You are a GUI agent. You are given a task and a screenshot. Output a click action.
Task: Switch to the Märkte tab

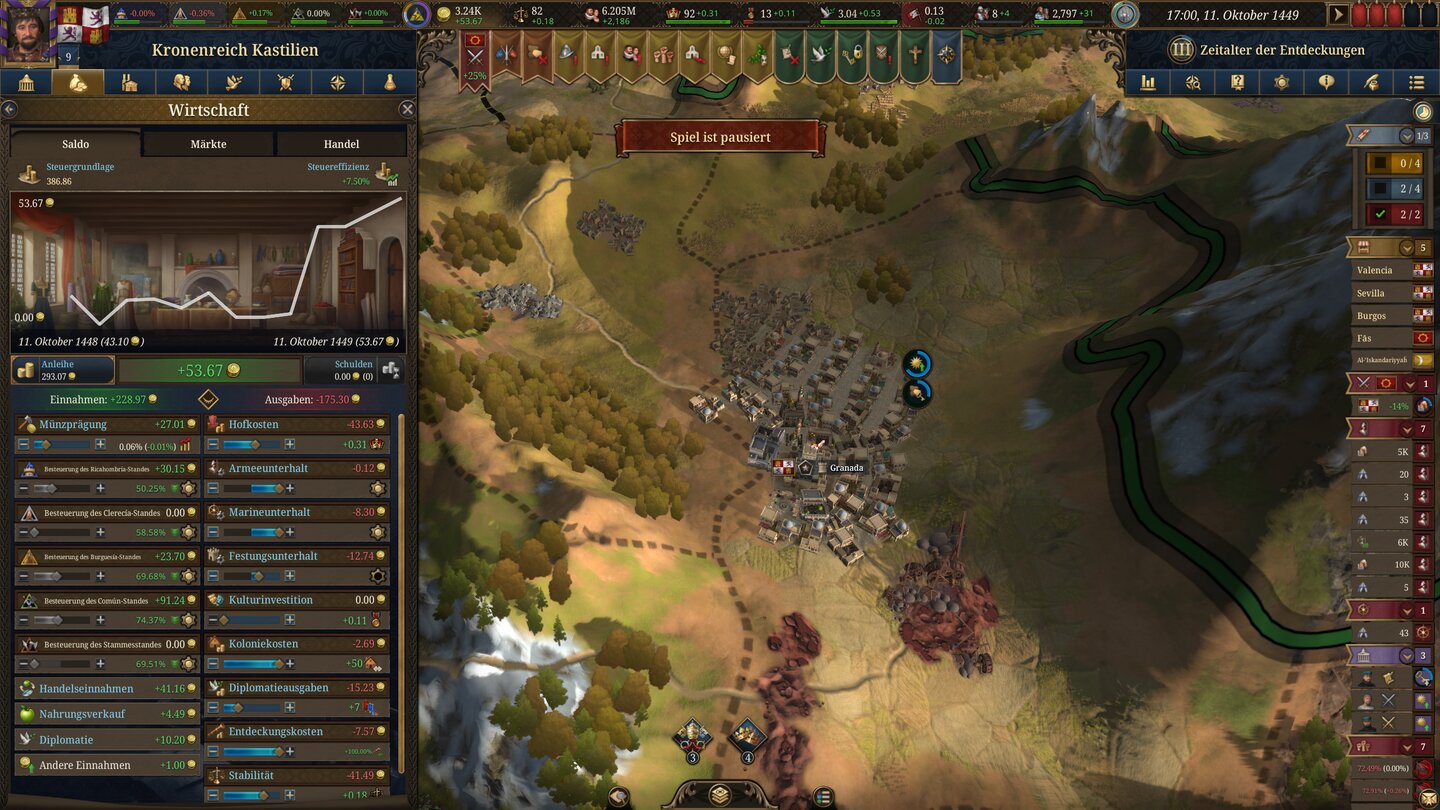coord(208,143)
